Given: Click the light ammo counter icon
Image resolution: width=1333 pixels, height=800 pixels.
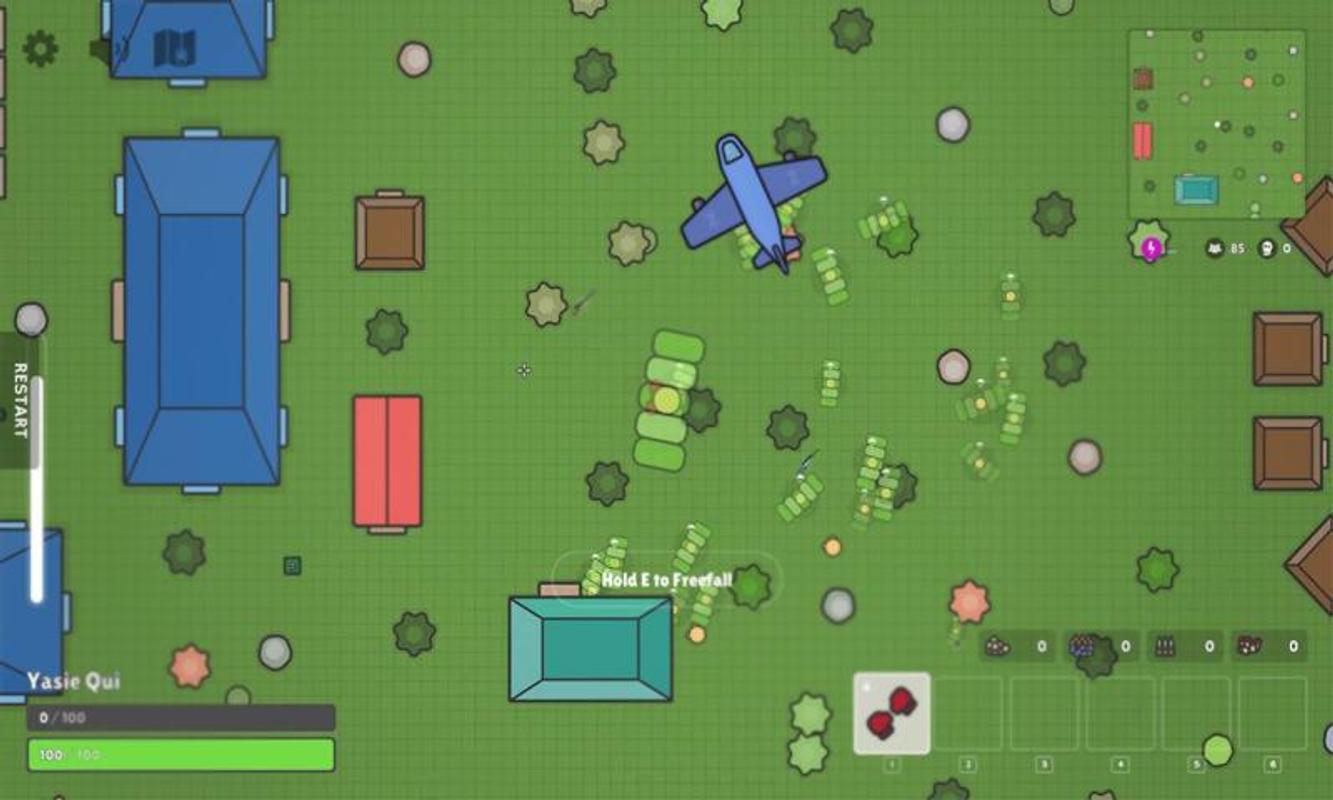Looking at the screenshot, I should [x=998, y=646].
